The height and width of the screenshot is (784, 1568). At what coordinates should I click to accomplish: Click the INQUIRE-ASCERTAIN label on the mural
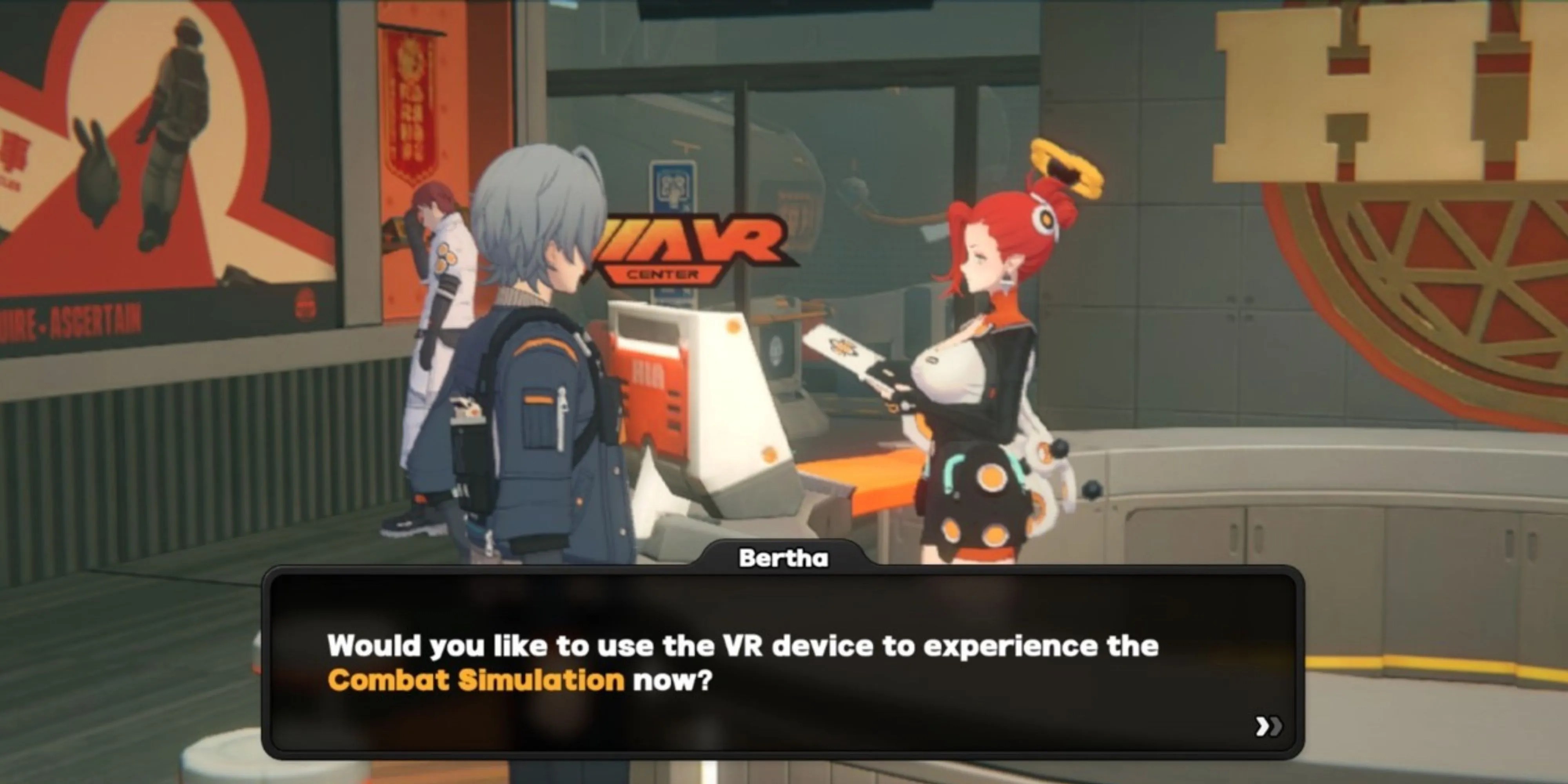tap(67, 323)
